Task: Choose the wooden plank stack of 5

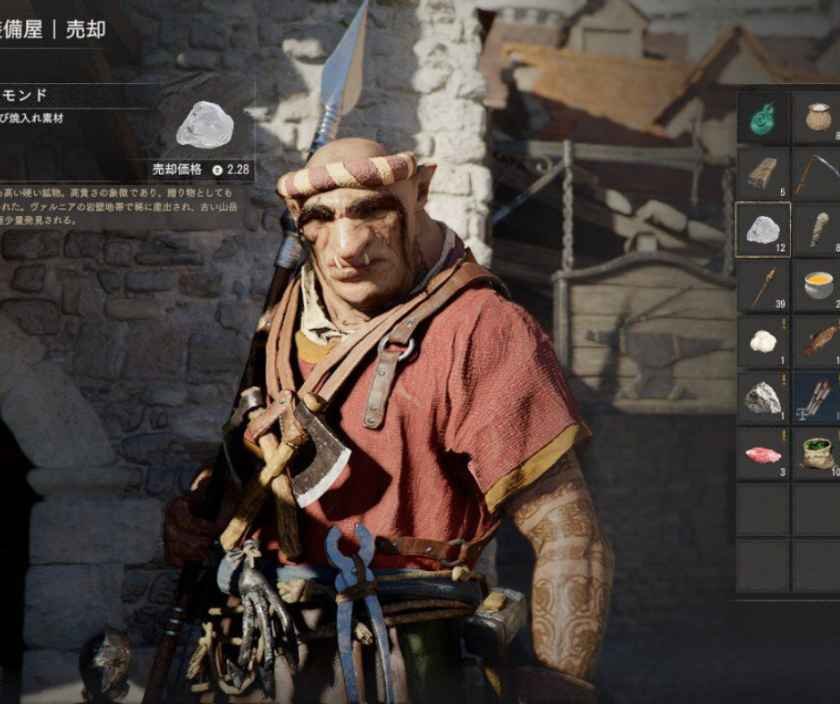Action: click(x=763, y=173)
